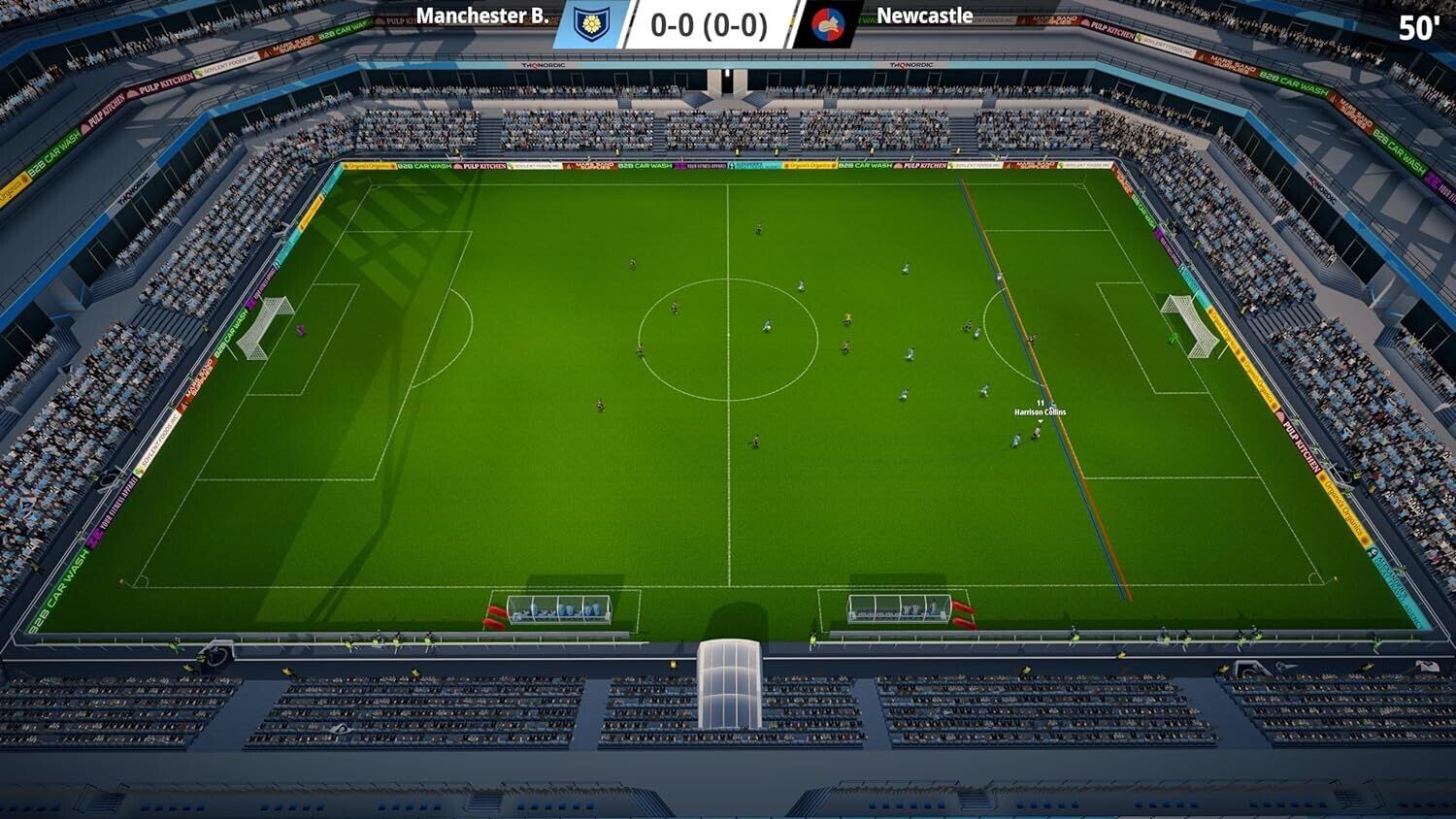Select the Harrison Collins player label
The image size is (1456, 819).
[1040, 411]
